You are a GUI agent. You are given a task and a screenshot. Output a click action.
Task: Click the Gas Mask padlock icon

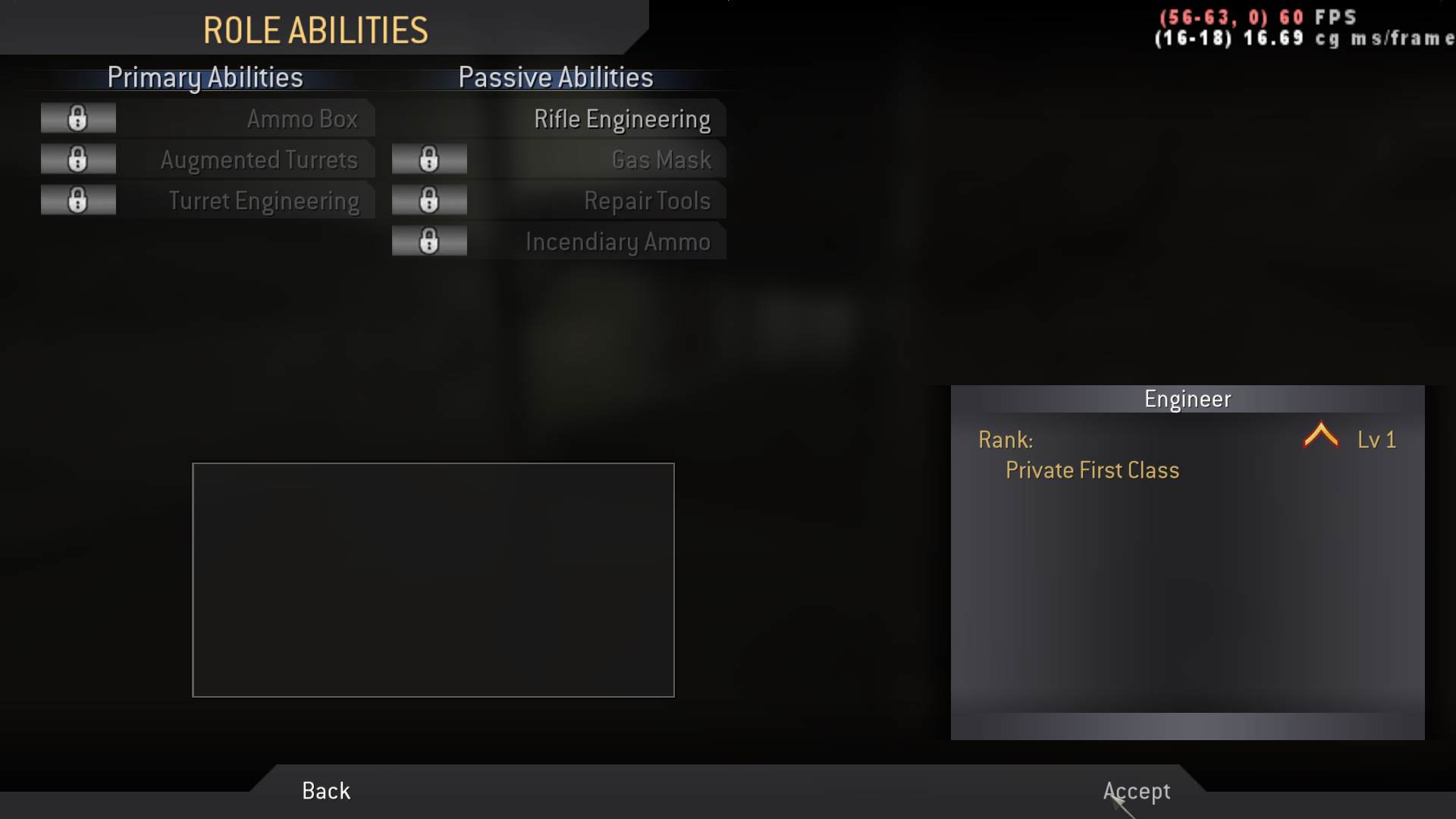429,159
